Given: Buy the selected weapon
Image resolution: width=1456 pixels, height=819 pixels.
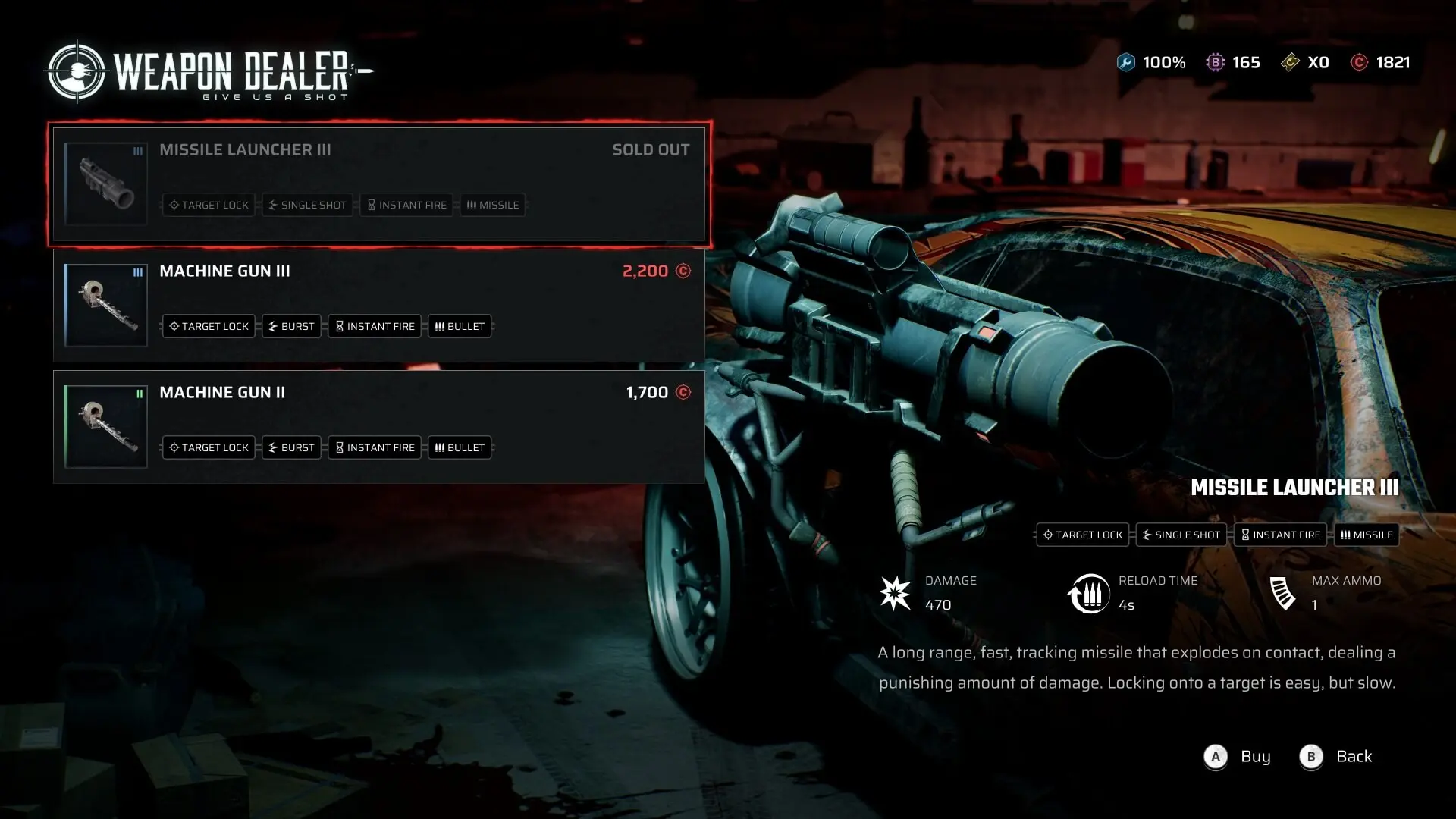Looking at the screenshot, I should click(1238, 757).
